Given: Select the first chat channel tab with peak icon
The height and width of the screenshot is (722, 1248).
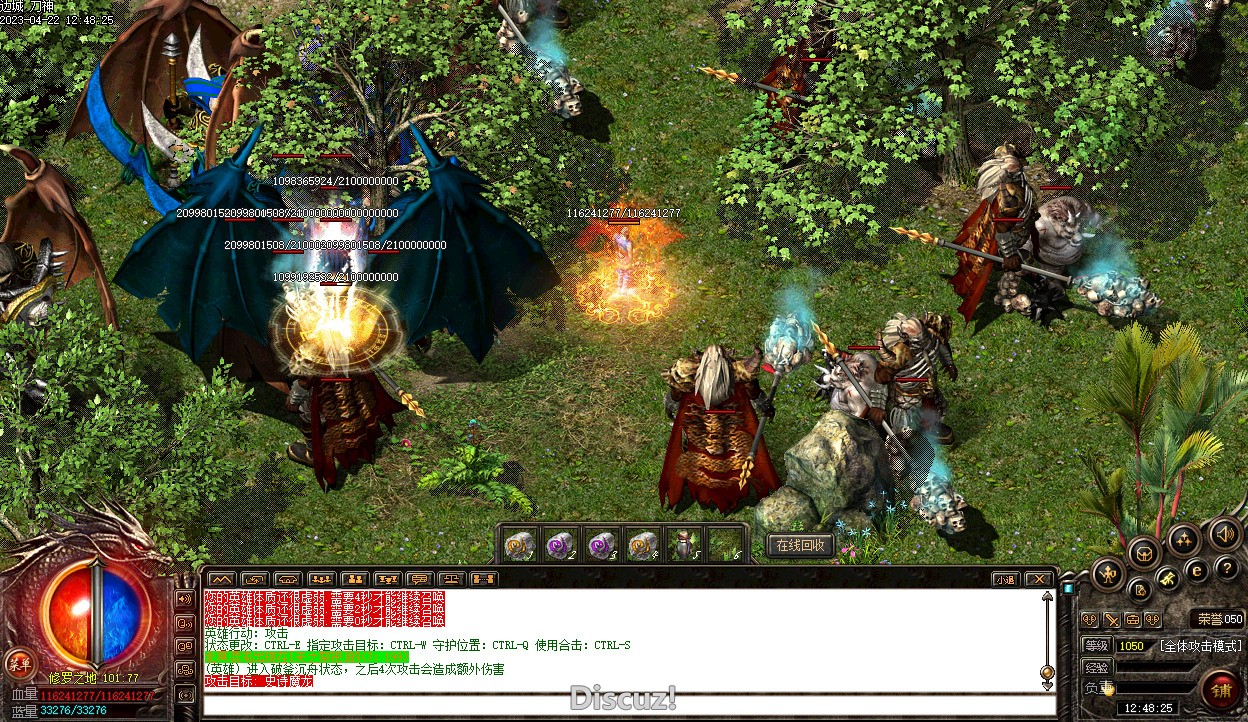Looking at the screenshot, I should tap(222, 579).
